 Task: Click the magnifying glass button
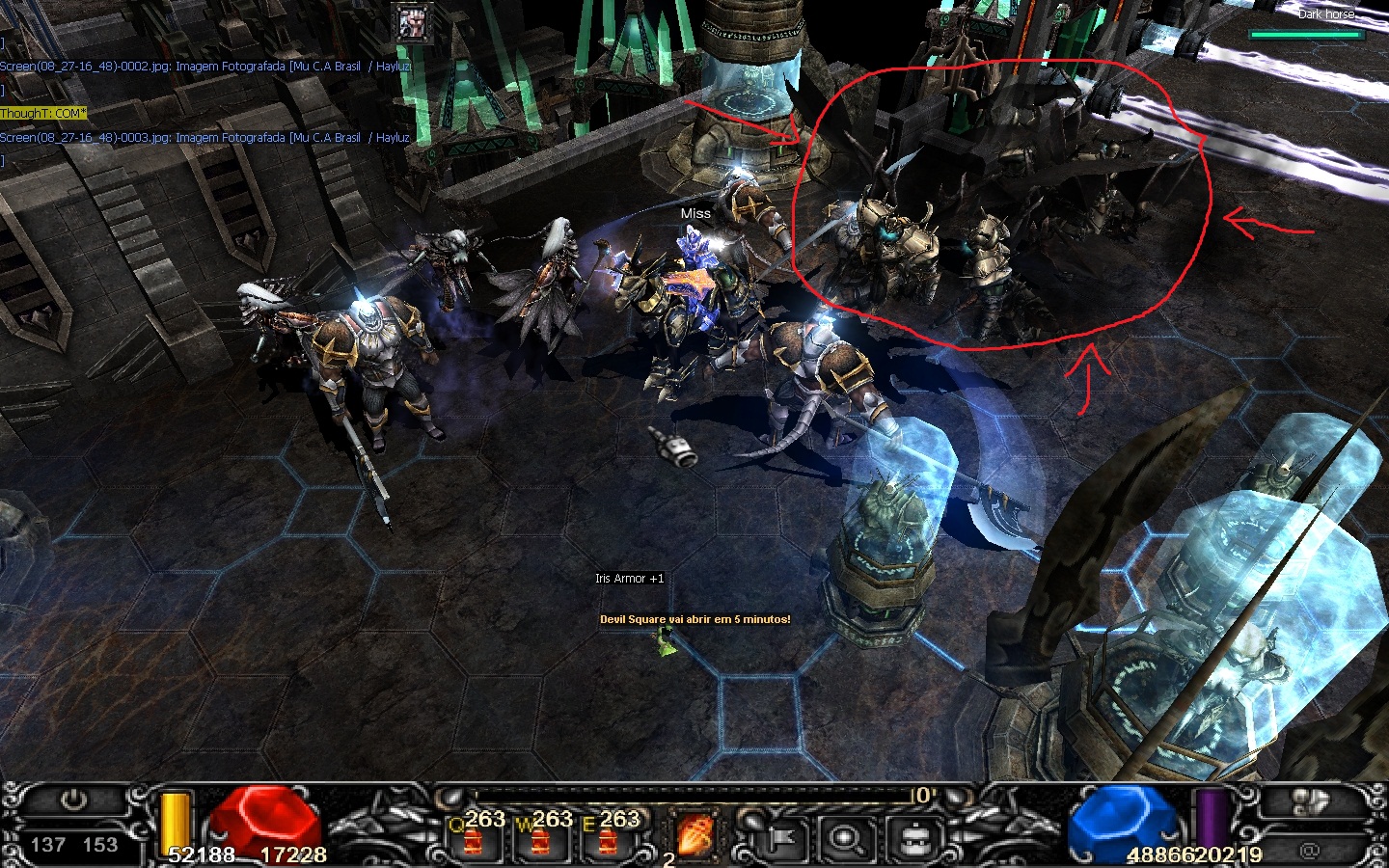click(846, 837)
